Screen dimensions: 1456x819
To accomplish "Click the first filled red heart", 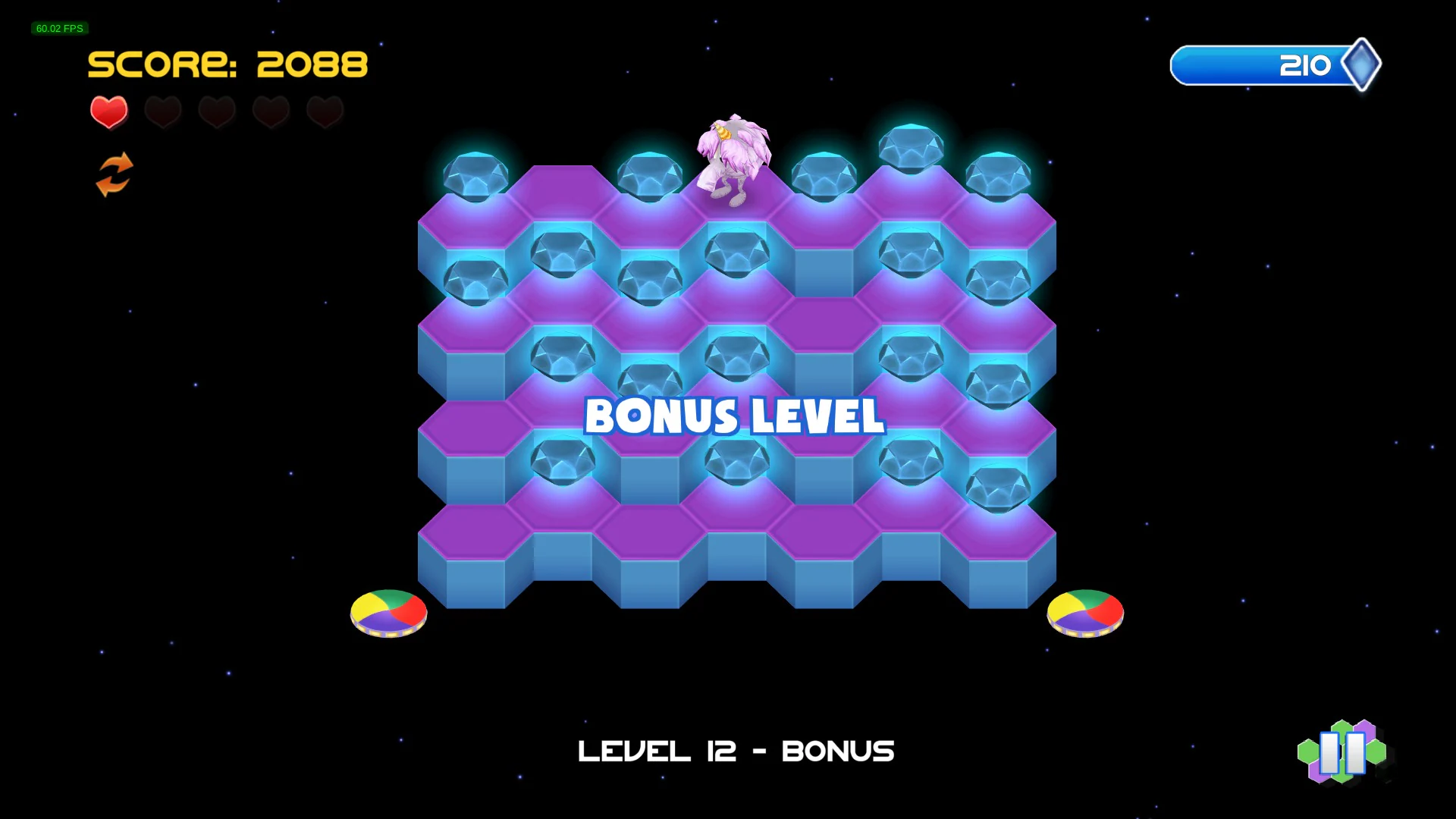I will [x=108, y=112].
